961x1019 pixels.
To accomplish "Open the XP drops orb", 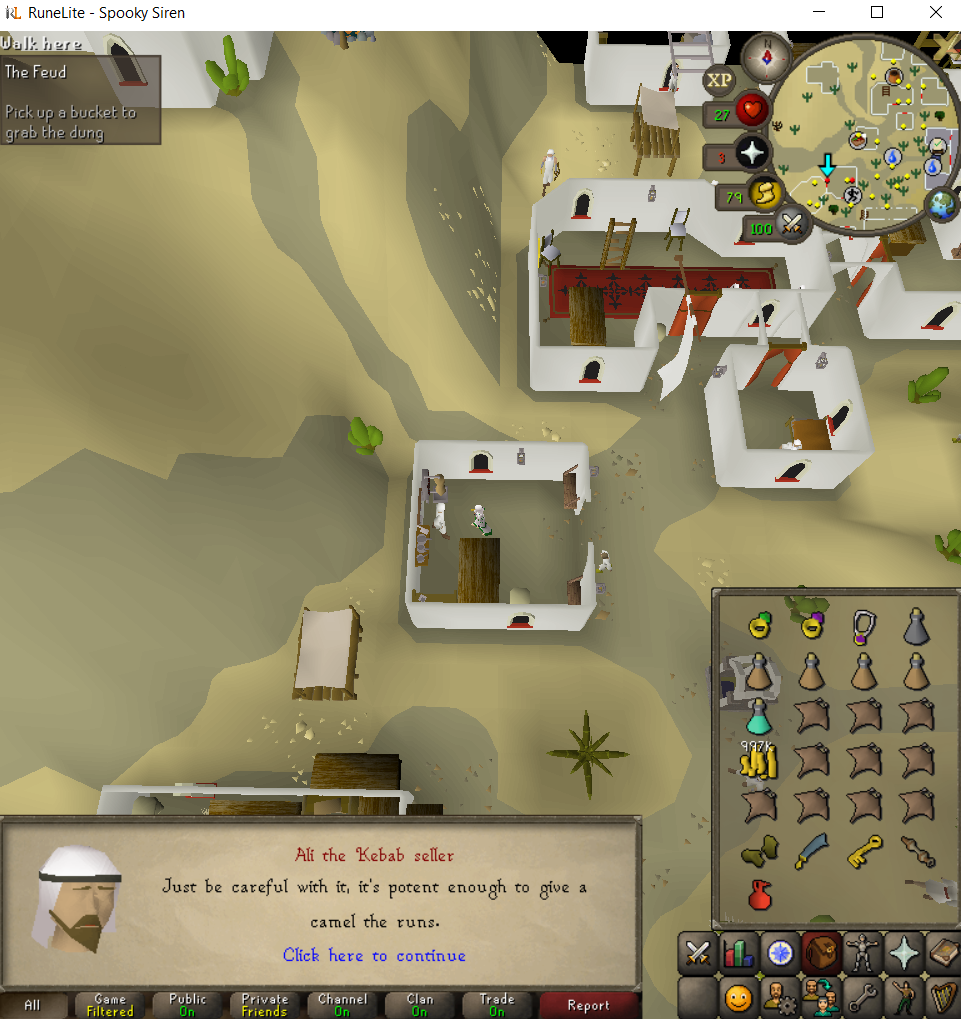I will (718, 80).
